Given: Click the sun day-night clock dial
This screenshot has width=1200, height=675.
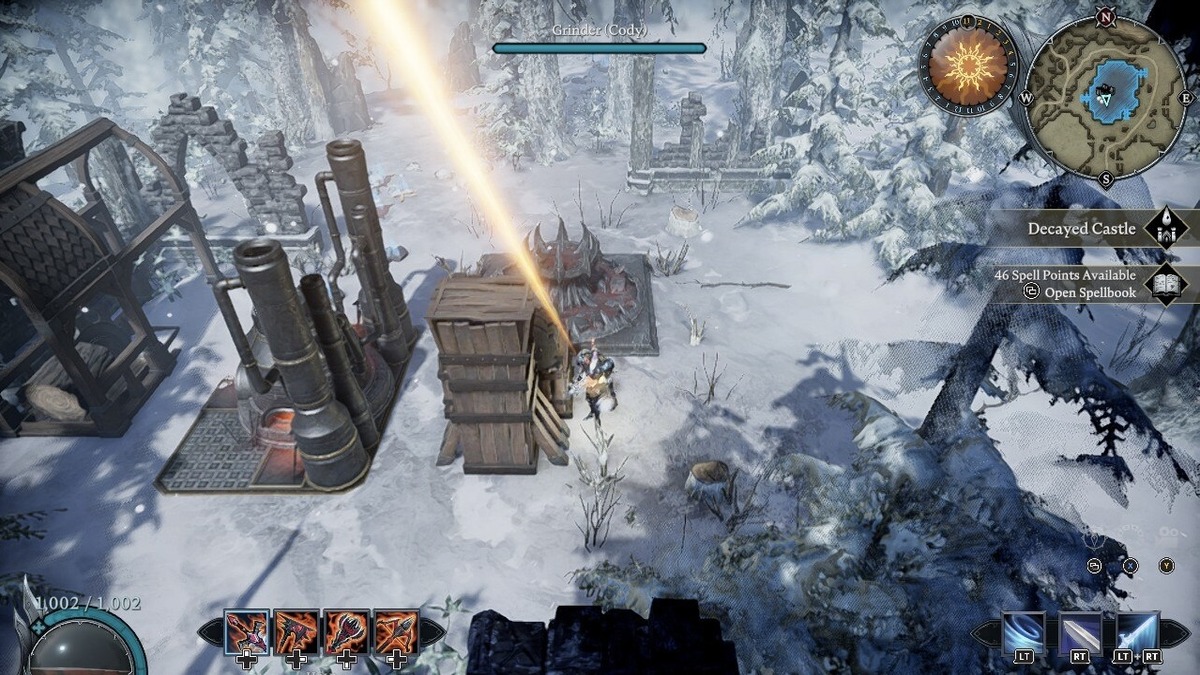Looking at the screenshot, I should [x=967, y=66].
